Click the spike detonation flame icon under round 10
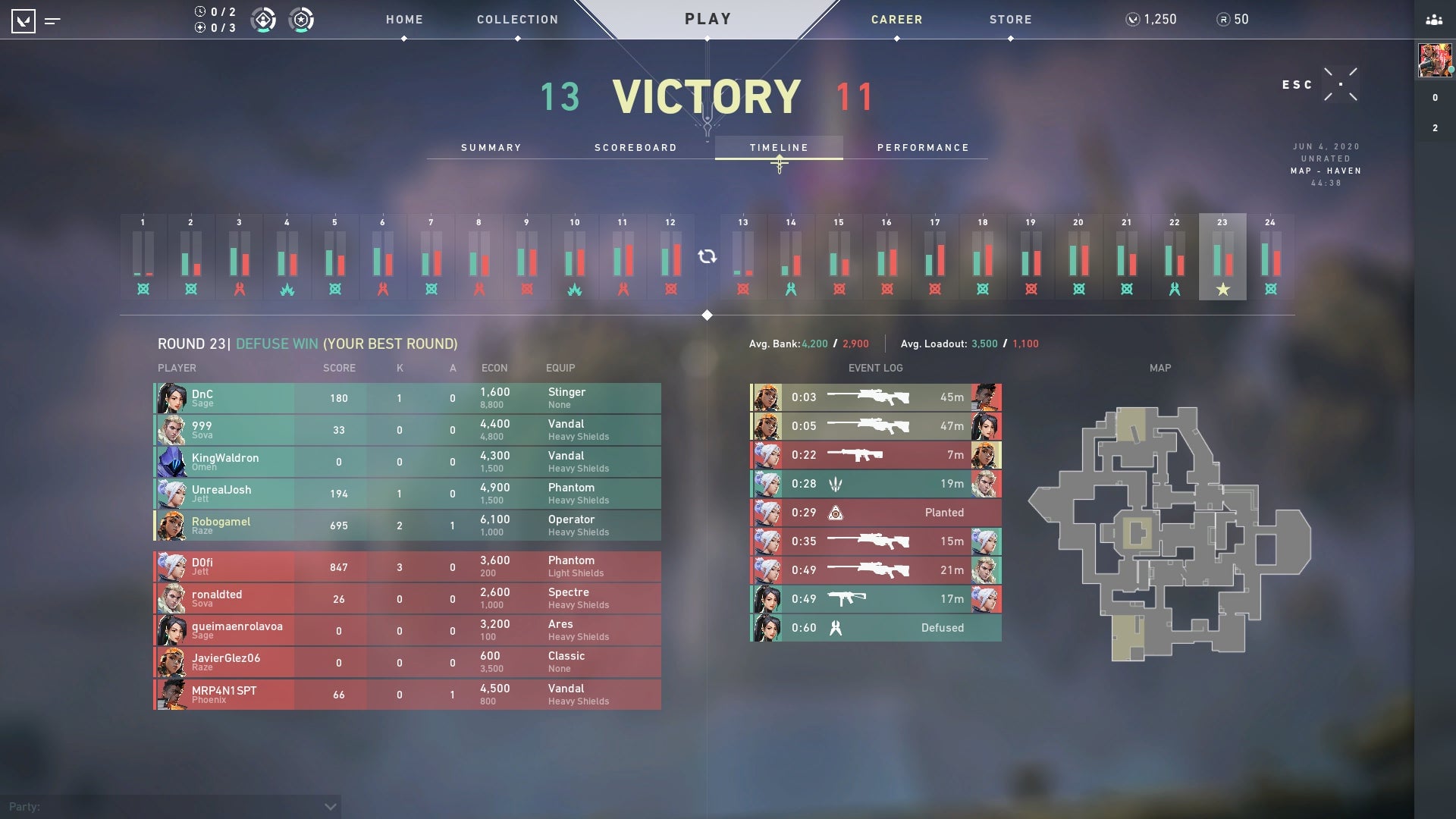The width and height of the screenshot is (1456, 819). point(574,288)
